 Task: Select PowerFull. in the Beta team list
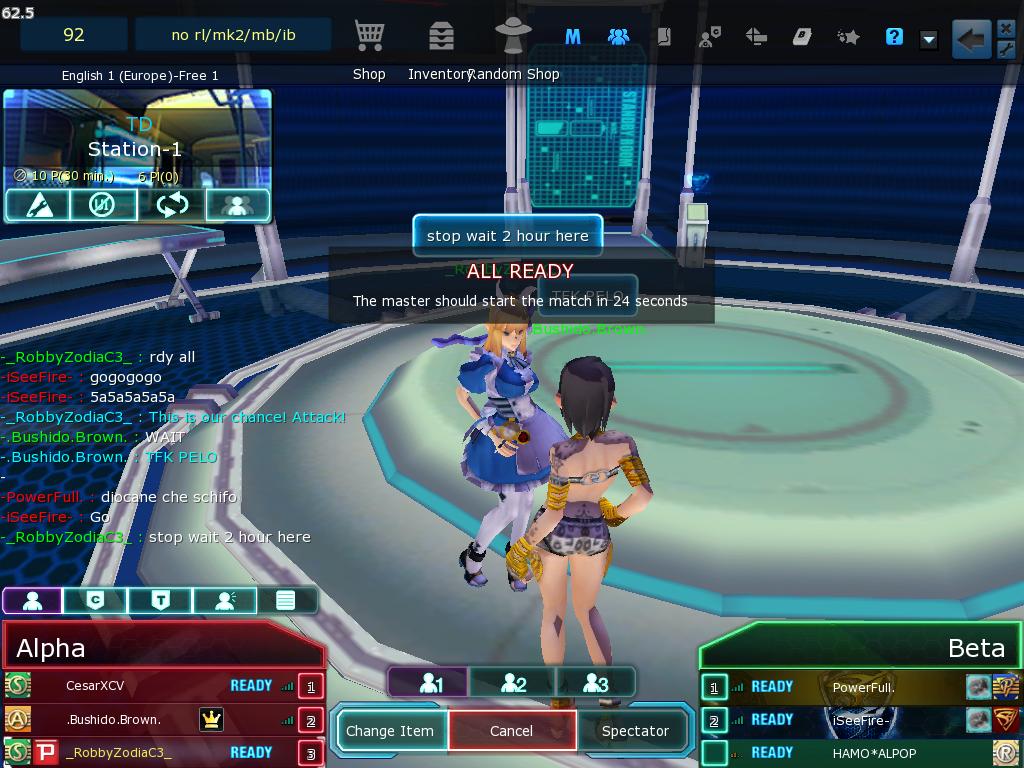tap(863, 687)
